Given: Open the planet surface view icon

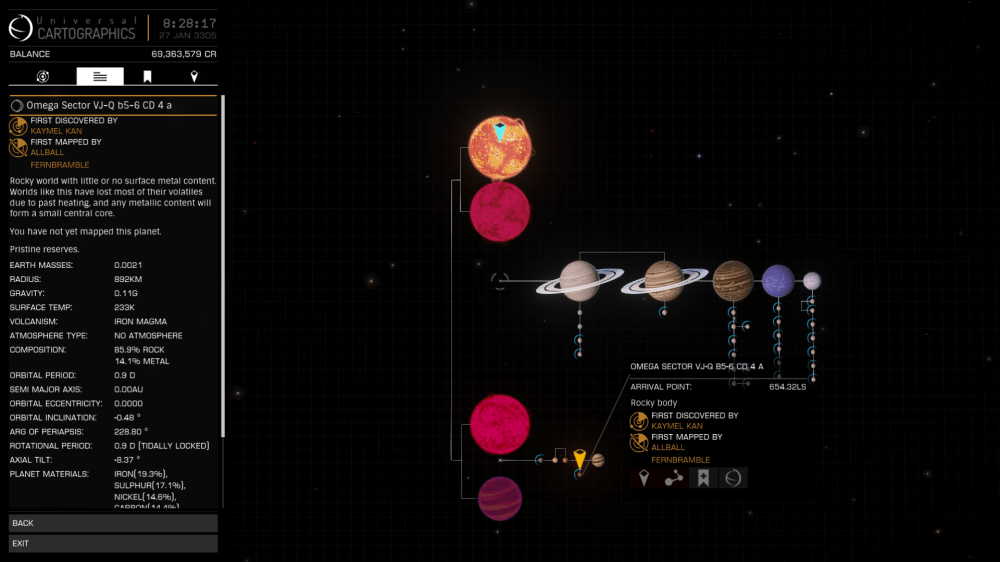Looking at the screenshot, I should tap(733, 478).
